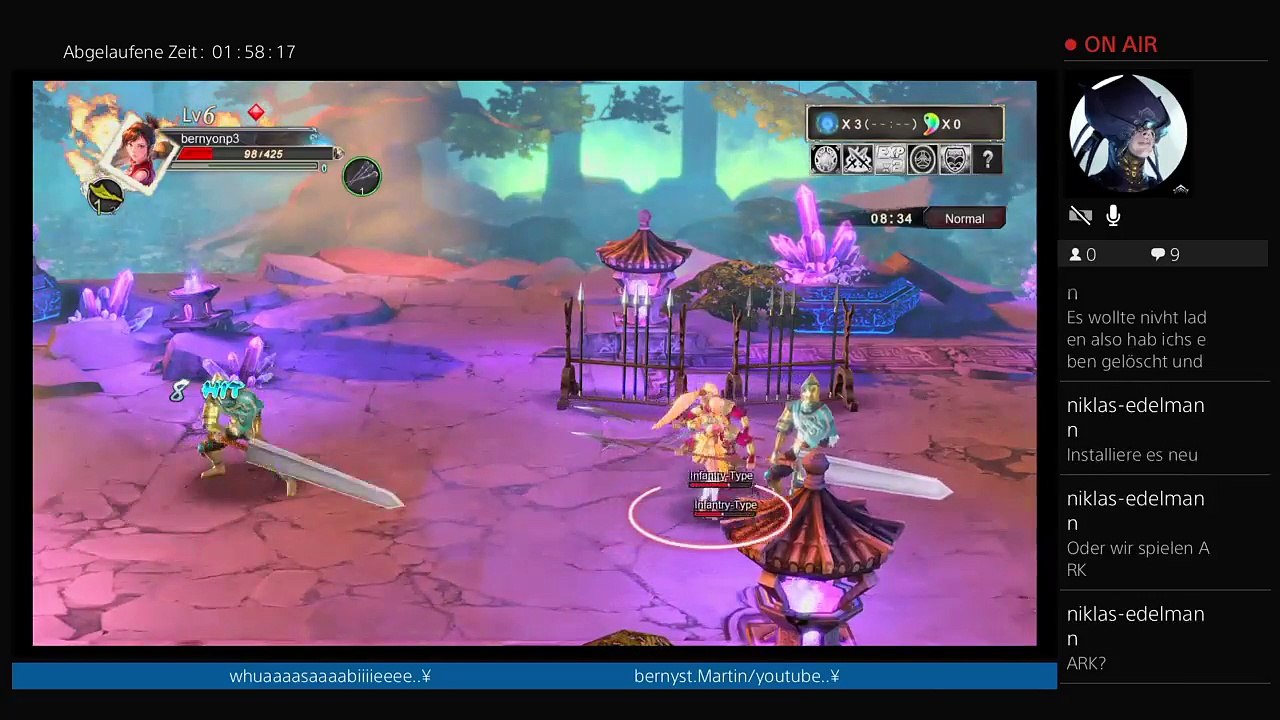Toggle the microphone icon in the stream panel
Screen dimensions: 1280x720
1113,216
